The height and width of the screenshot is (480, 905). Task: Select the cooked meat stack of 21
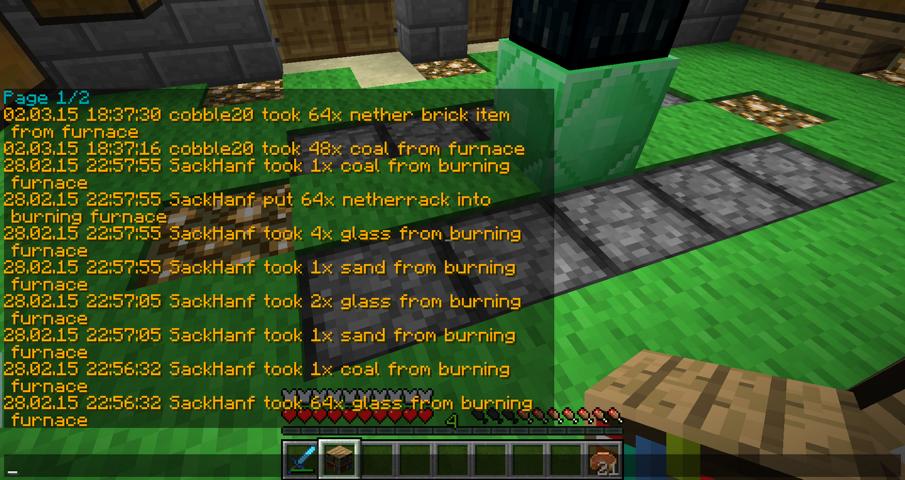(x=603, y=459)
